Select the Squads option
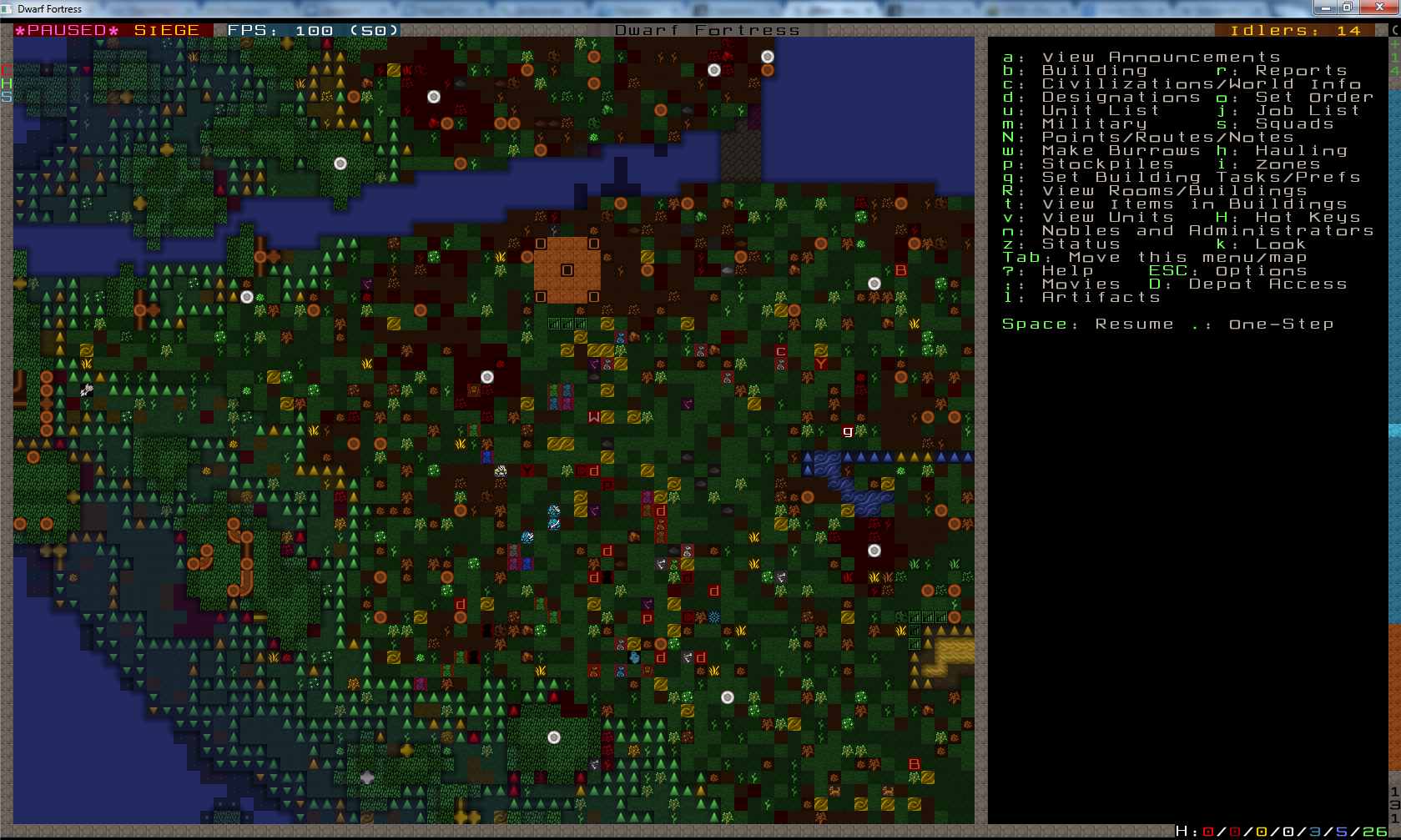The height and width of the screenshot is (840, 1401). coord(1294,124)
